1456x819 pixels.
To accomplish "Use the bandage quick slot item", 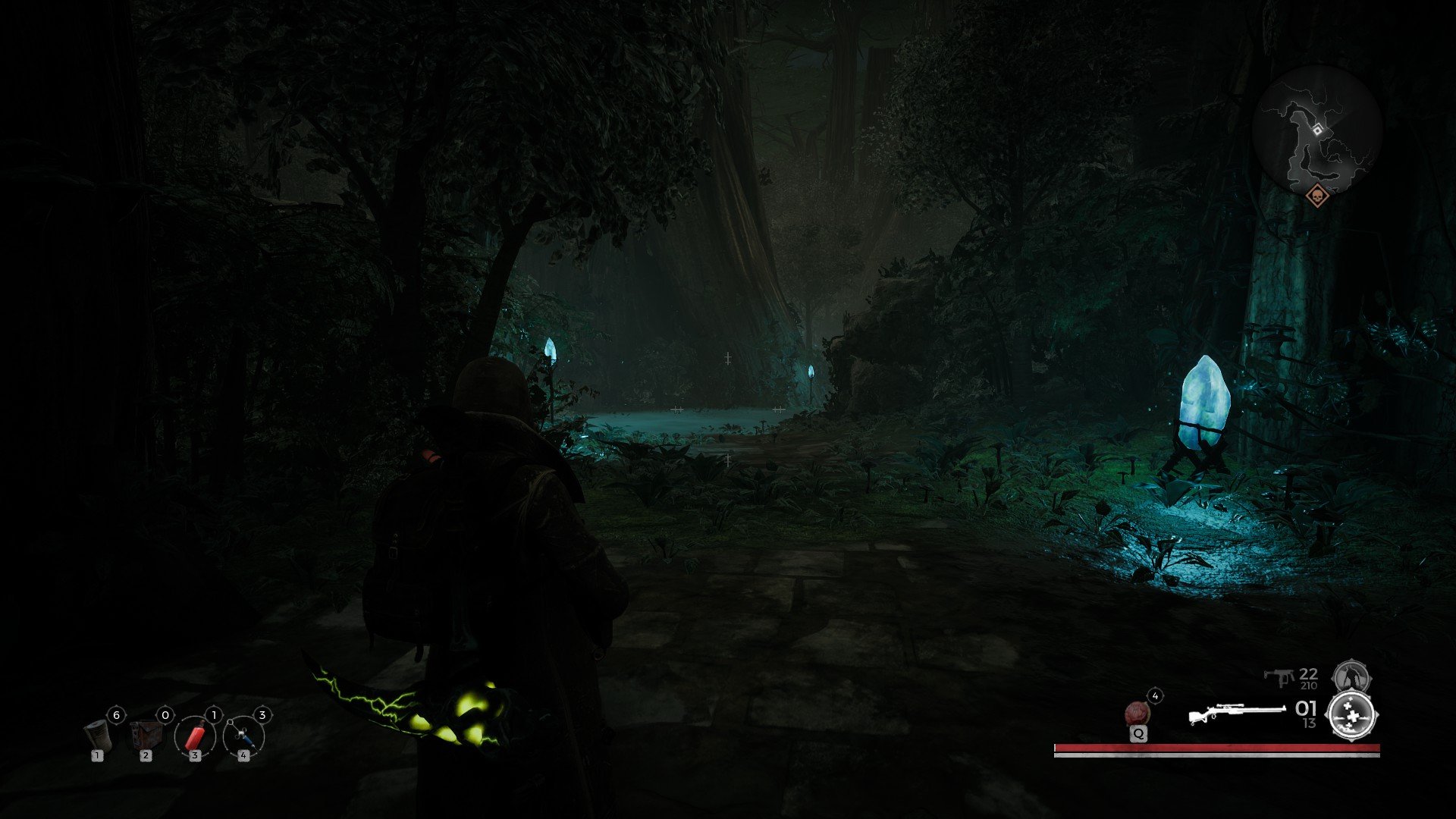I will [97, 734].
